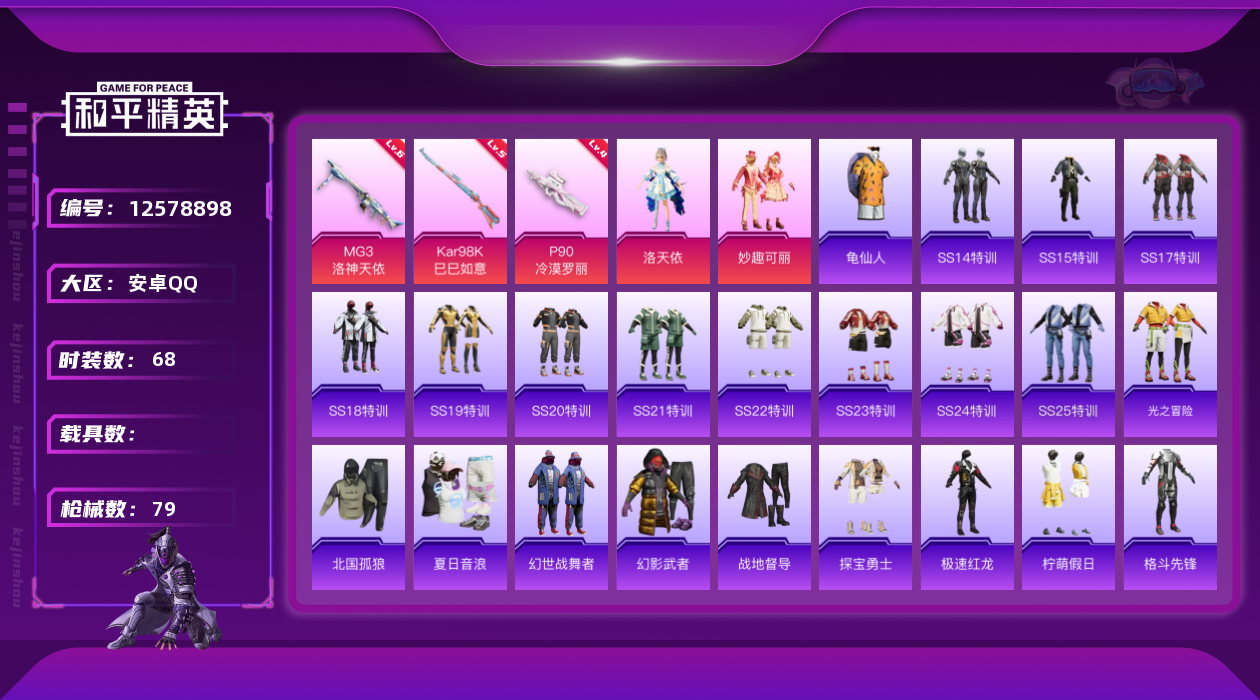Click the 幻影武者 outfit card
1260x700 pixels.
pos(663,517)
